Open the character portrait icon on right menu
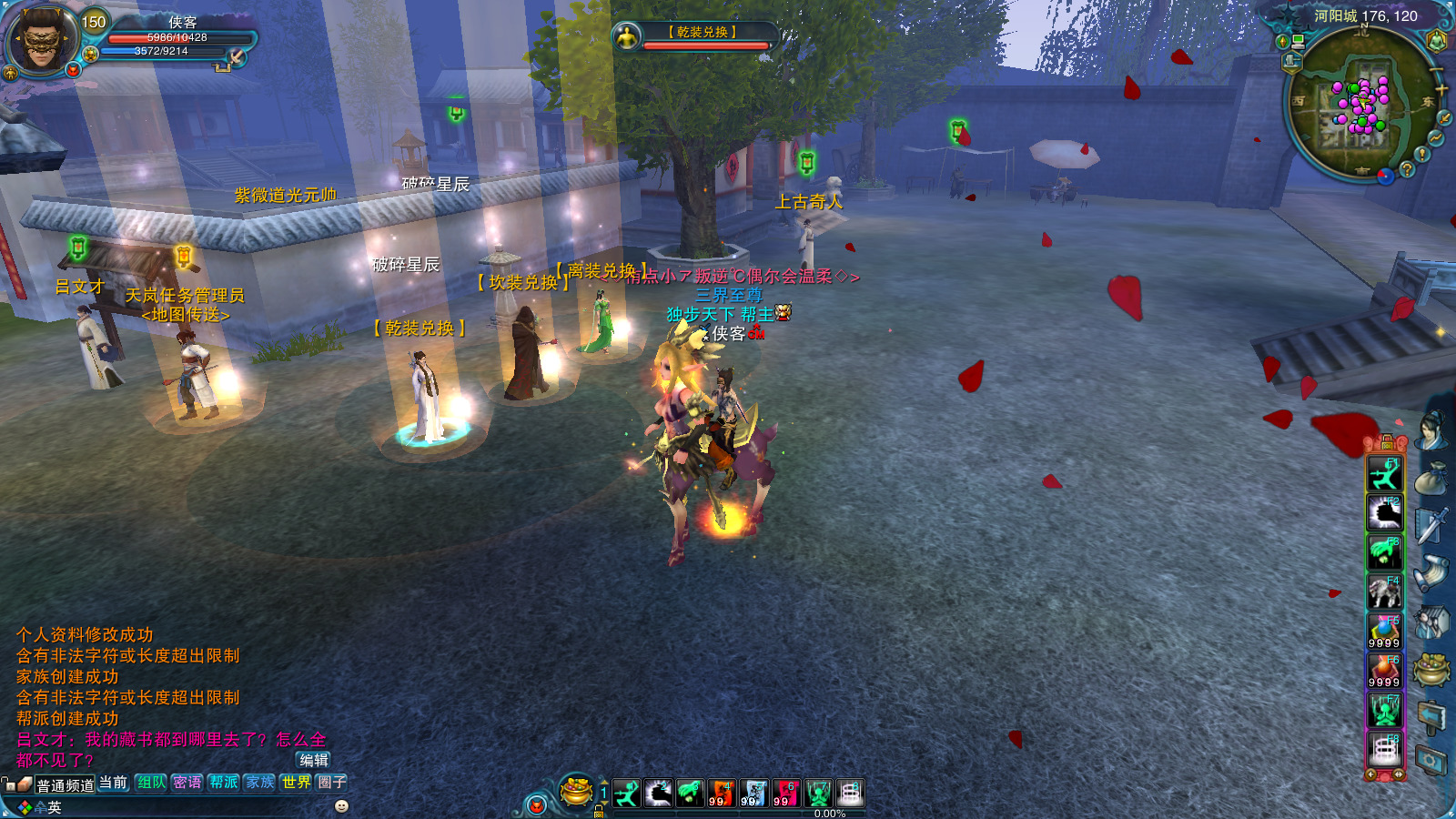 (x=1431, y=430)
